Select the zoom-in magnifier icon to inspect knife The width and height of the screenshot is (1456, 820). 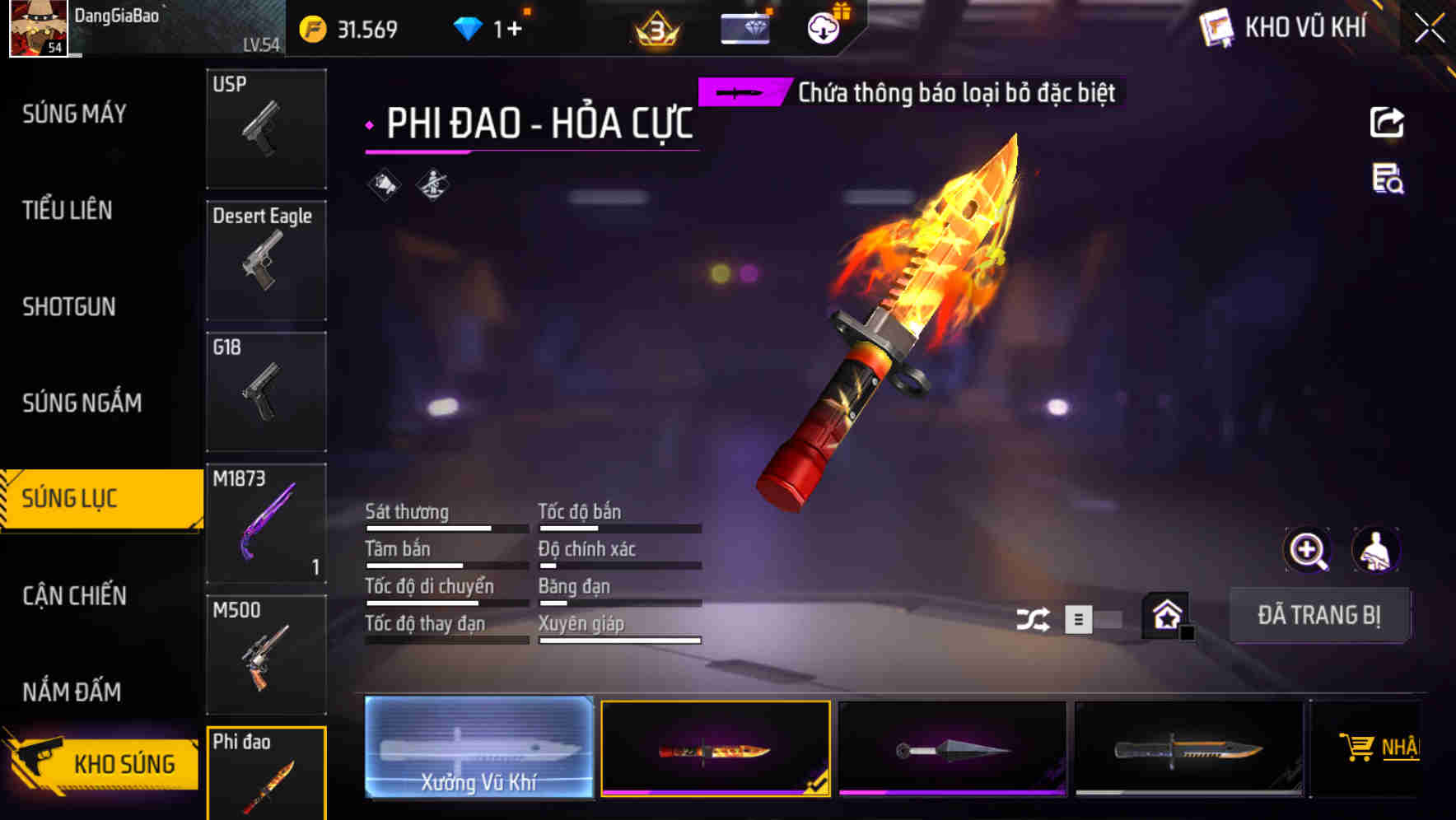coord(1309,549)
